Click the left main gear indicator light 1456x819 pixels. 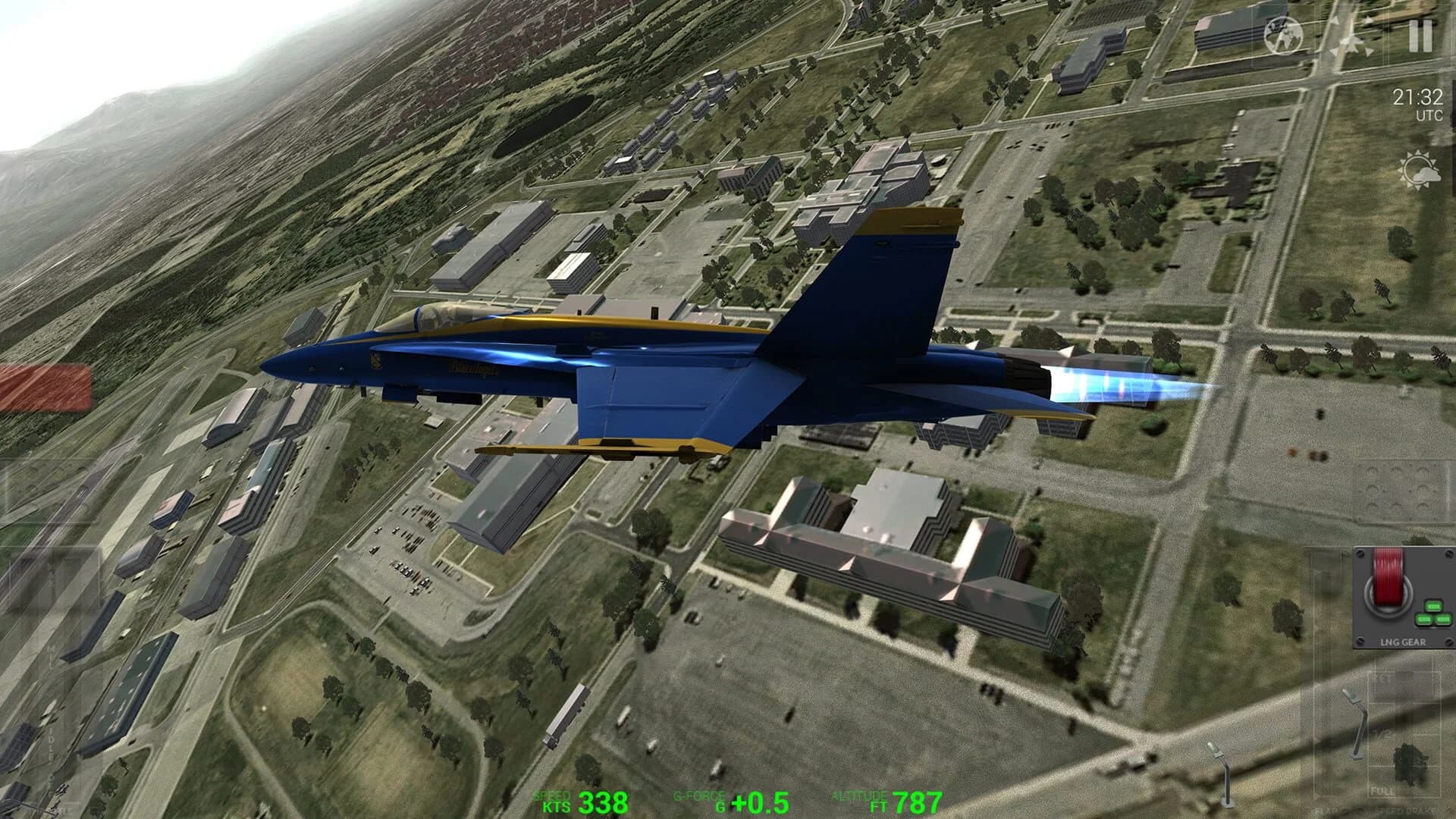(x=1423, y=618)
